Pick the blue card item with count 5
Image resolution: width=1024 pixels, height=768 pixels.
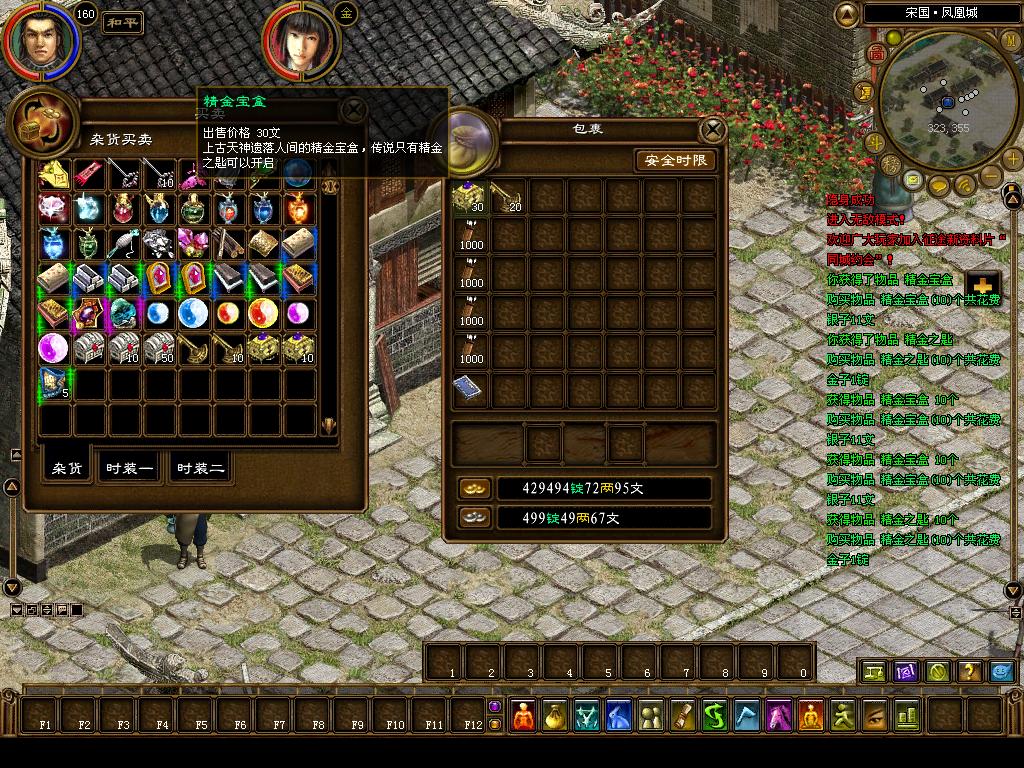pos(54,382)
